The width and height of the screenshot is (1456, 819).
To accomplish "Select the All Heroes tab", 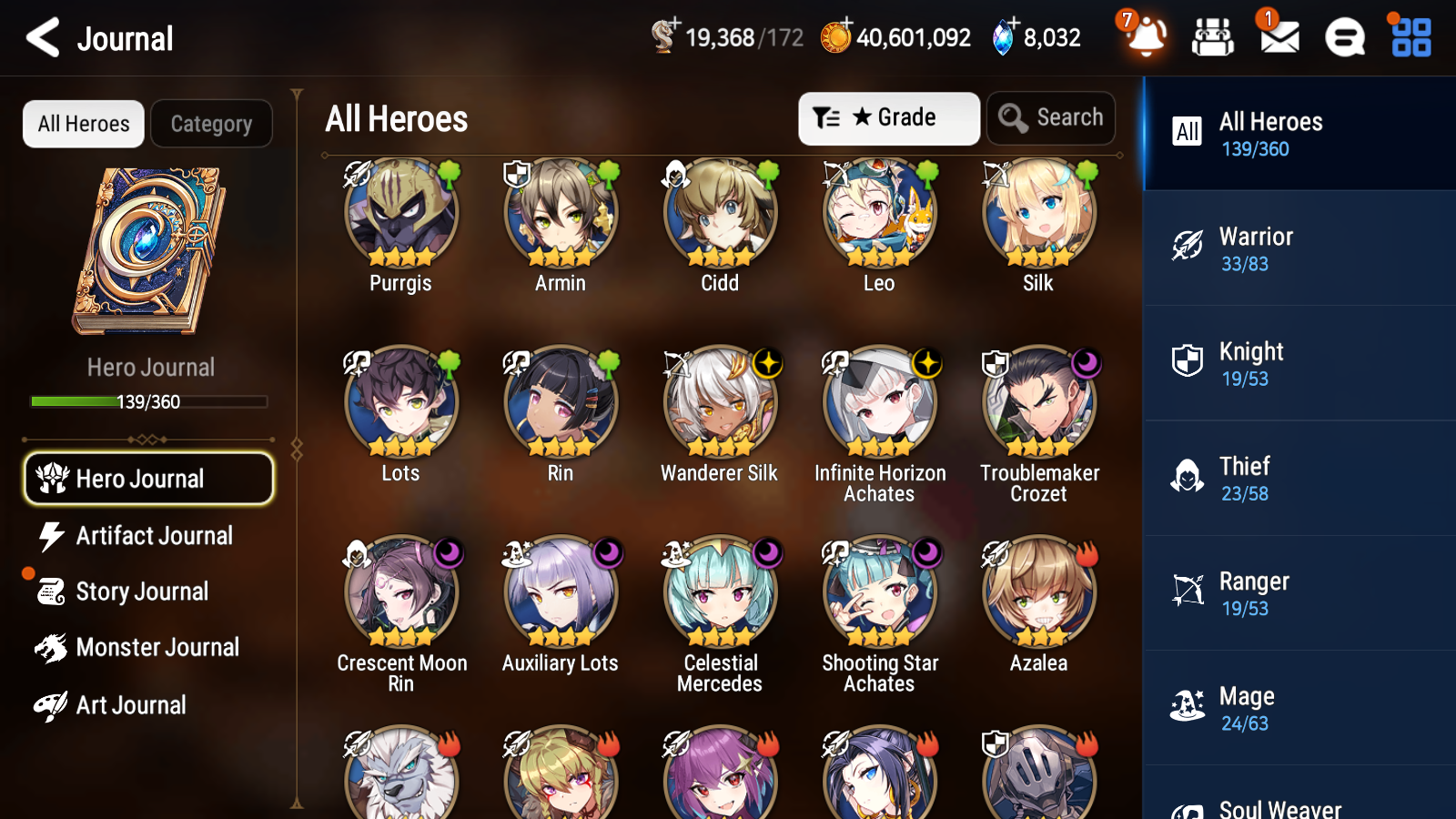I will tap(83, 124).
